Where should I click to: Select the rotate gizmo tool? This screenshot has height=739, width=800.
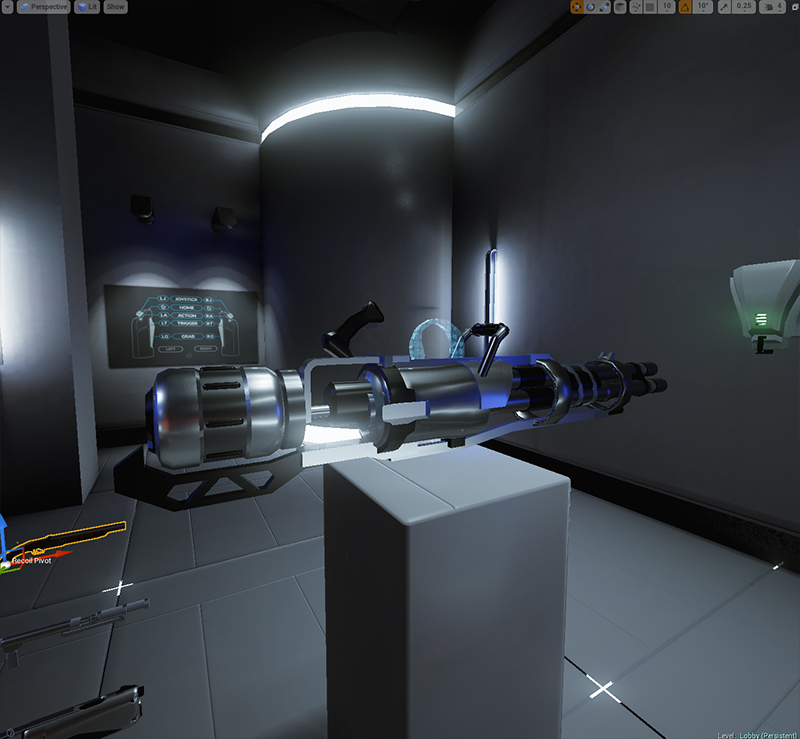(x=592, y=6)
